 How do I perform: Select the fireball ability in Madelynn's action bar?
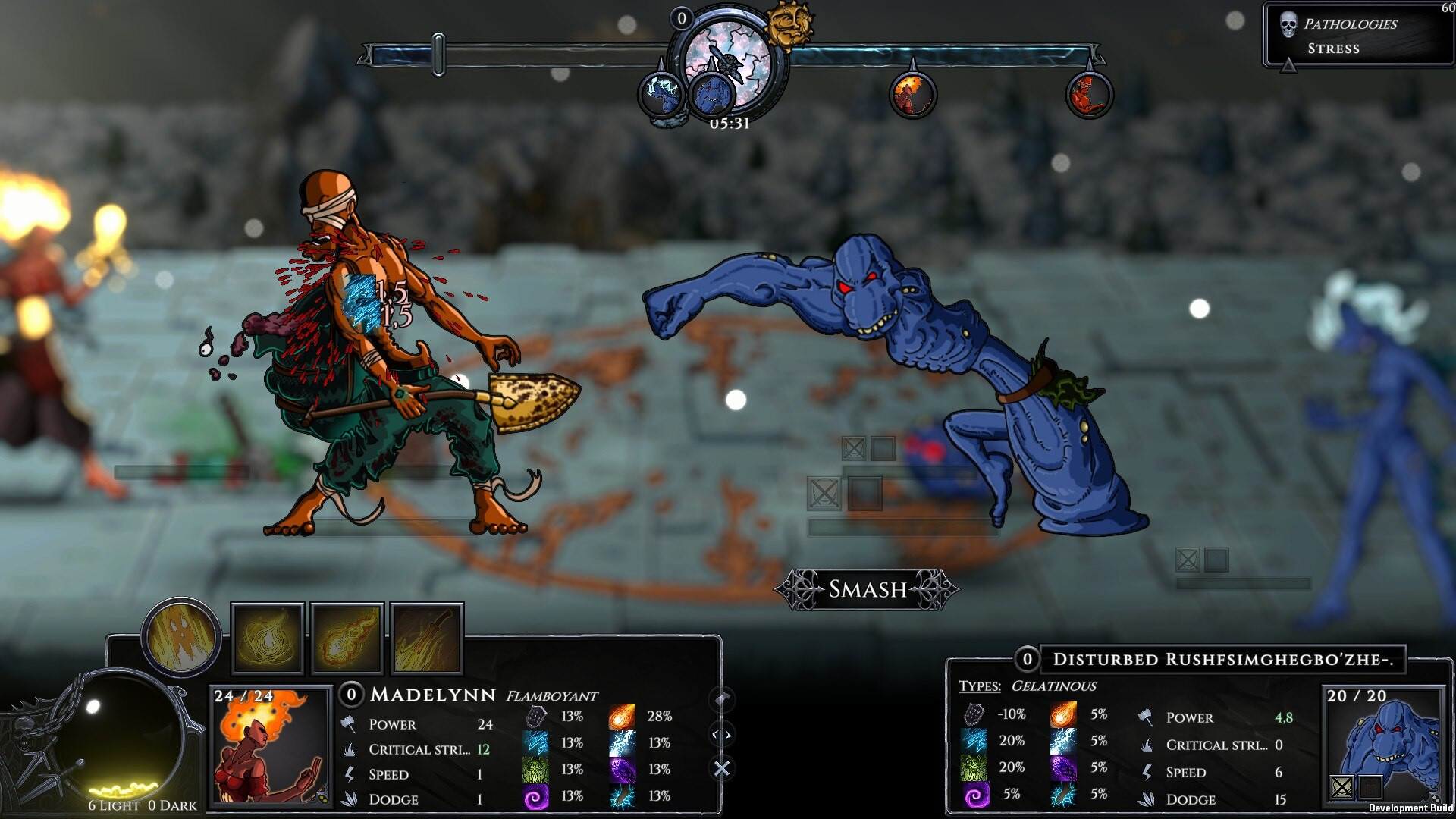(347, 640)
